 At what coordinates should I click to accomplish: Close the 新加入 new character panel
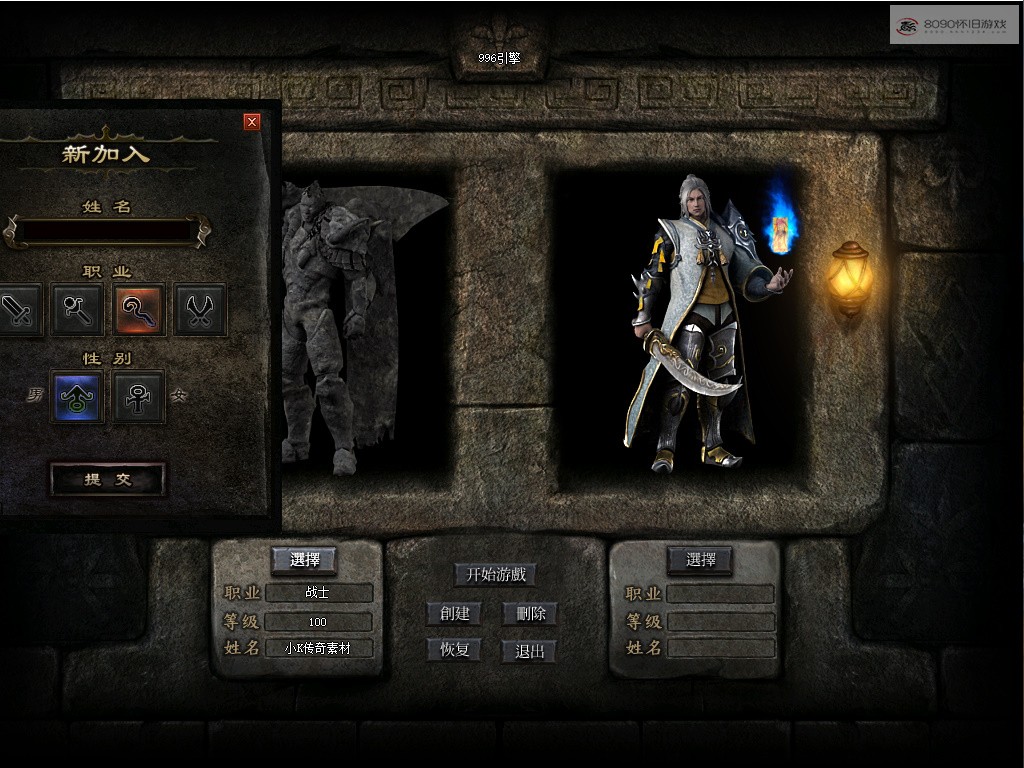(252, 122)
